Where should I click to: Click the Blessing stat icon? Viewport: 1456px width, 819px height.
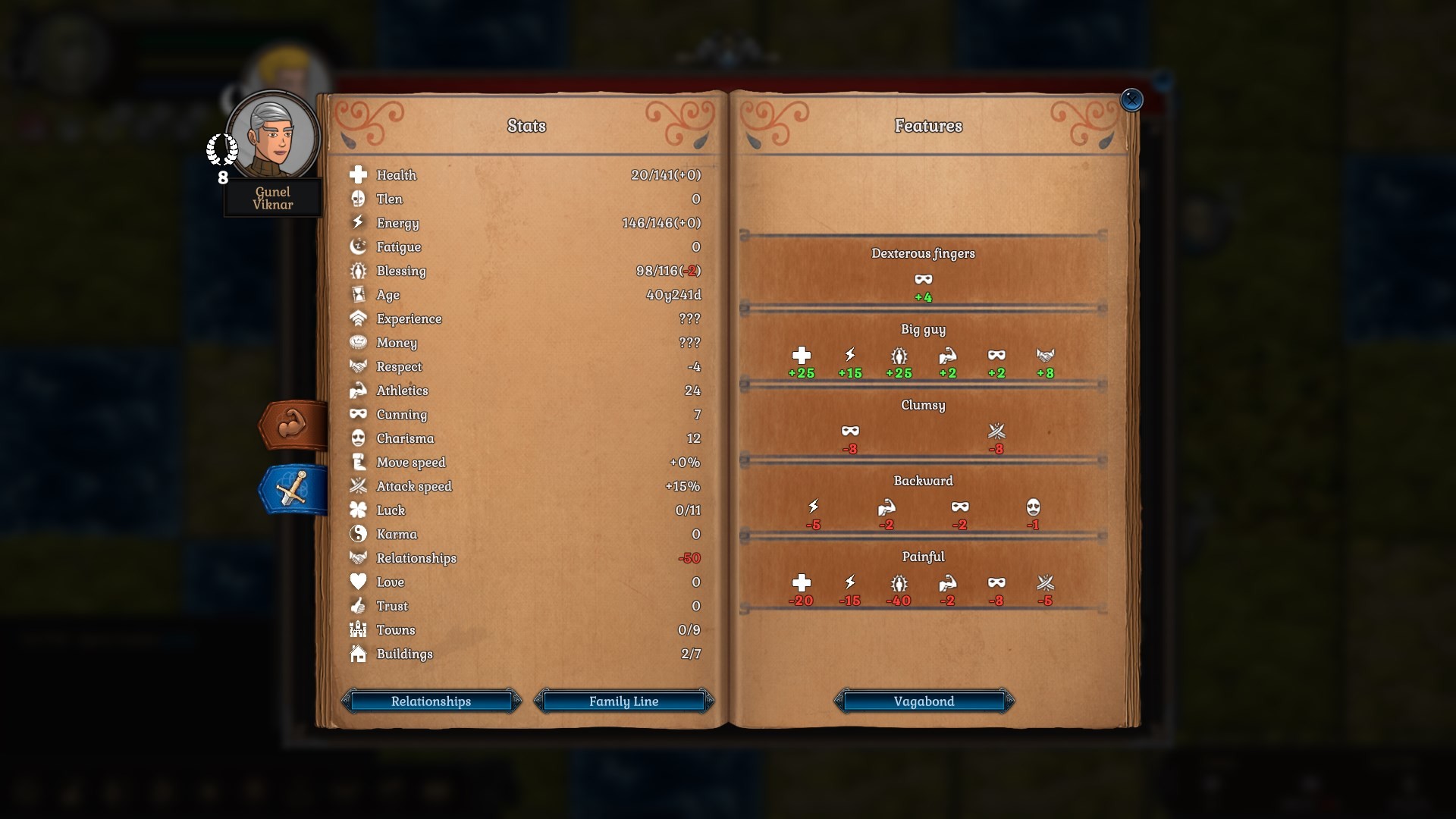(358, 271)
